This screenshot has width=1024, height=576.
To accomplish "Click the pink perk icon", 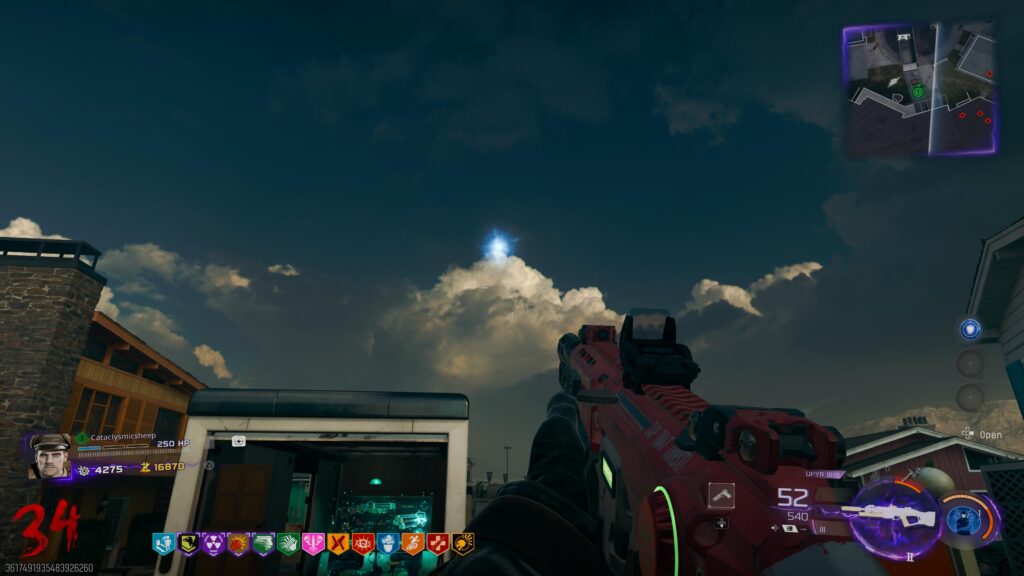I will [313, 544].
